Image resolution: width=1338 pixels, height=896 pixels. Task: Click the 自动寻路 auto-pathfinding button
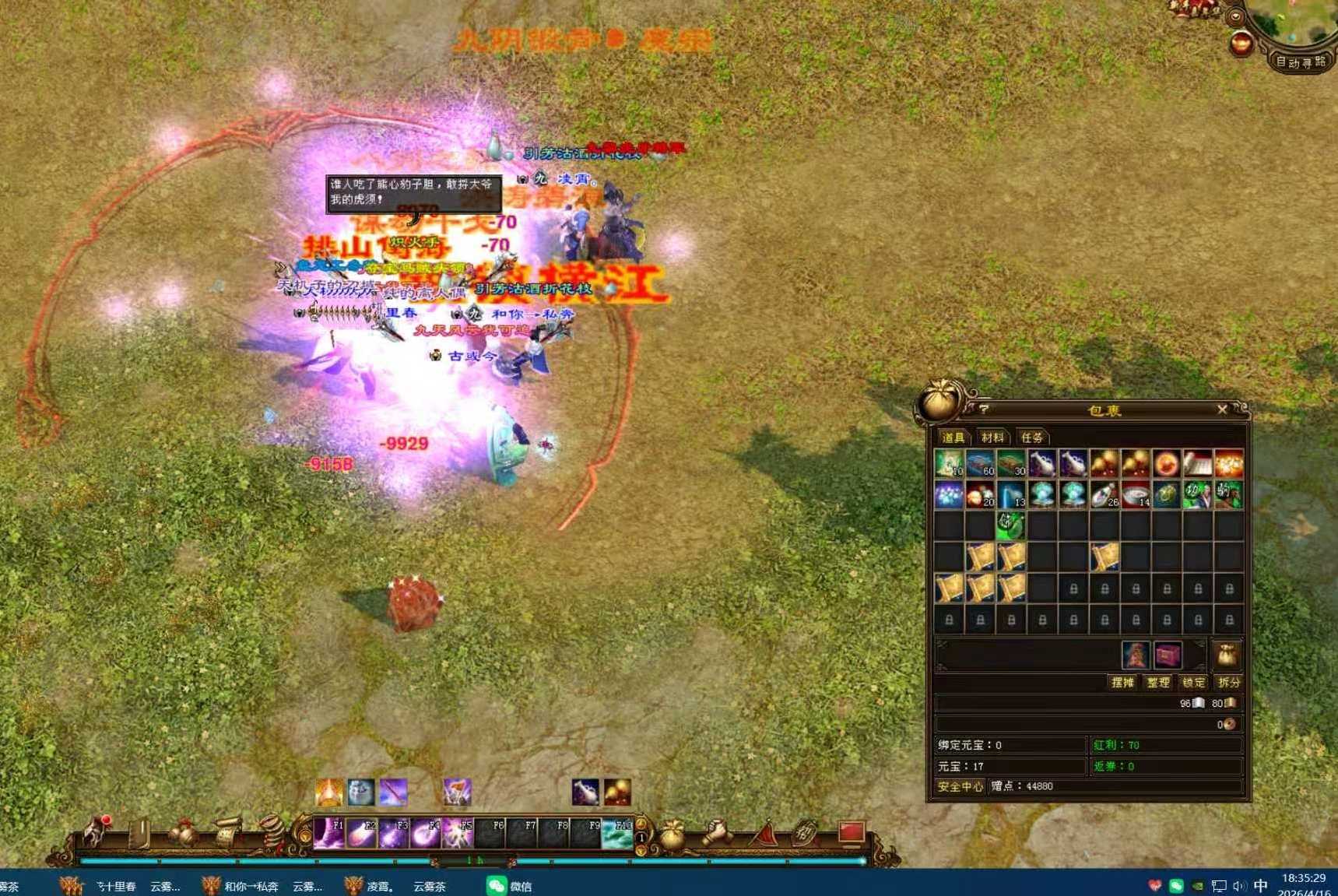click(1300, 62)
